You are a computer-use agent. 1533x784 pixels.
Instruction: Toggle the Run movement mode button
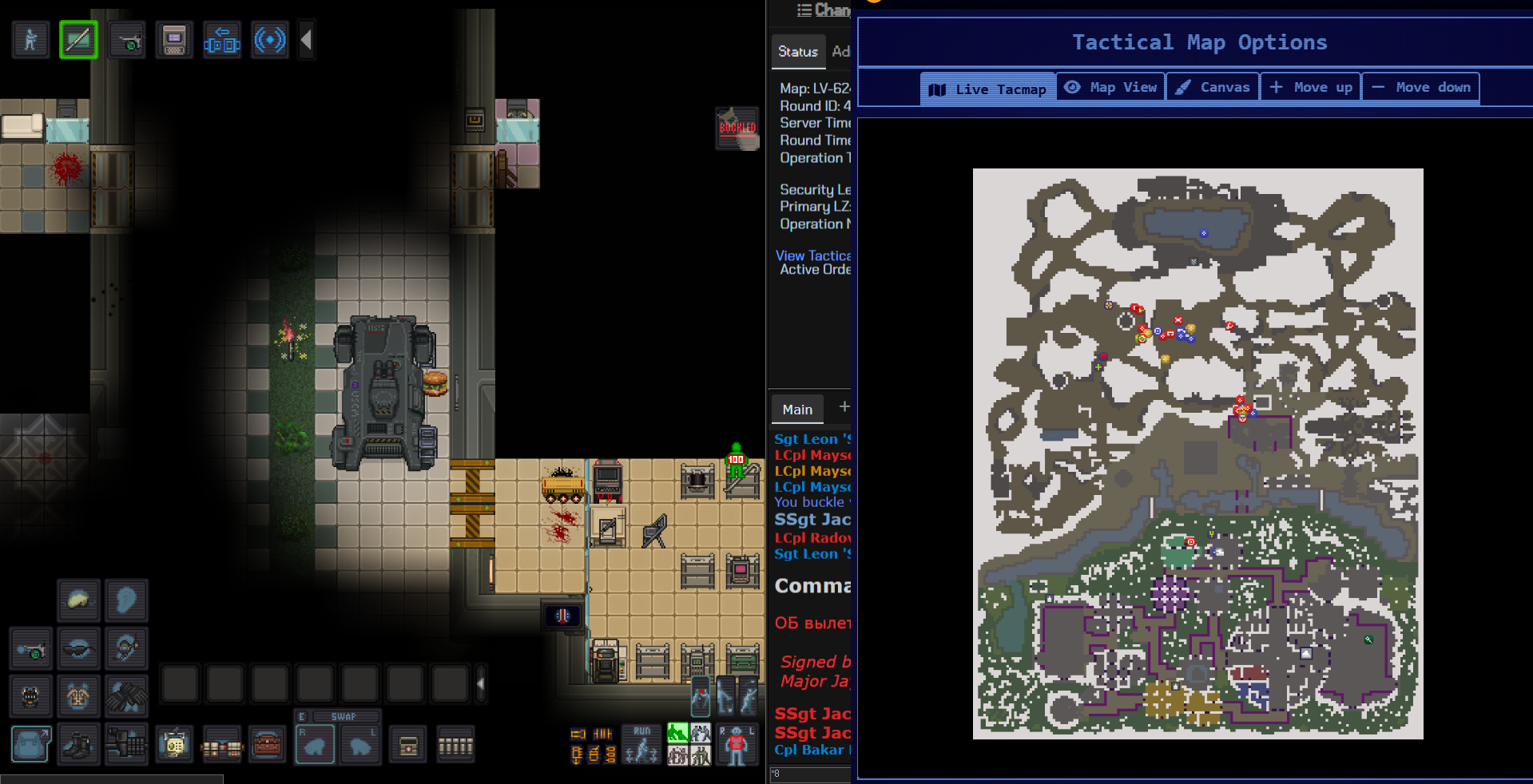coord(641,745)
